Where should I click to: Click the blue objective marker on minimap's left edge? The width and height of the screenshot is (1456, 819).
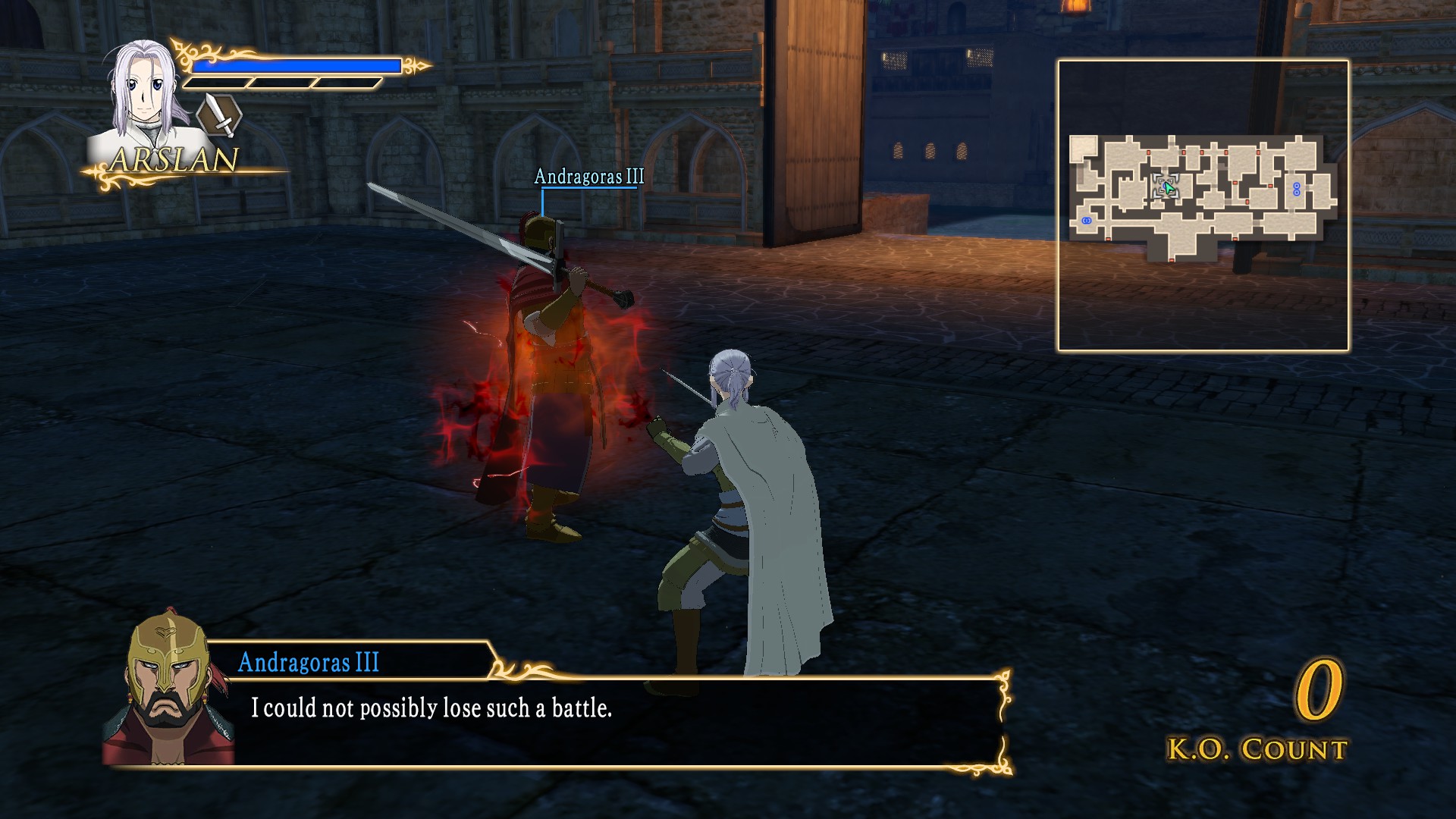pos(1086,221)
